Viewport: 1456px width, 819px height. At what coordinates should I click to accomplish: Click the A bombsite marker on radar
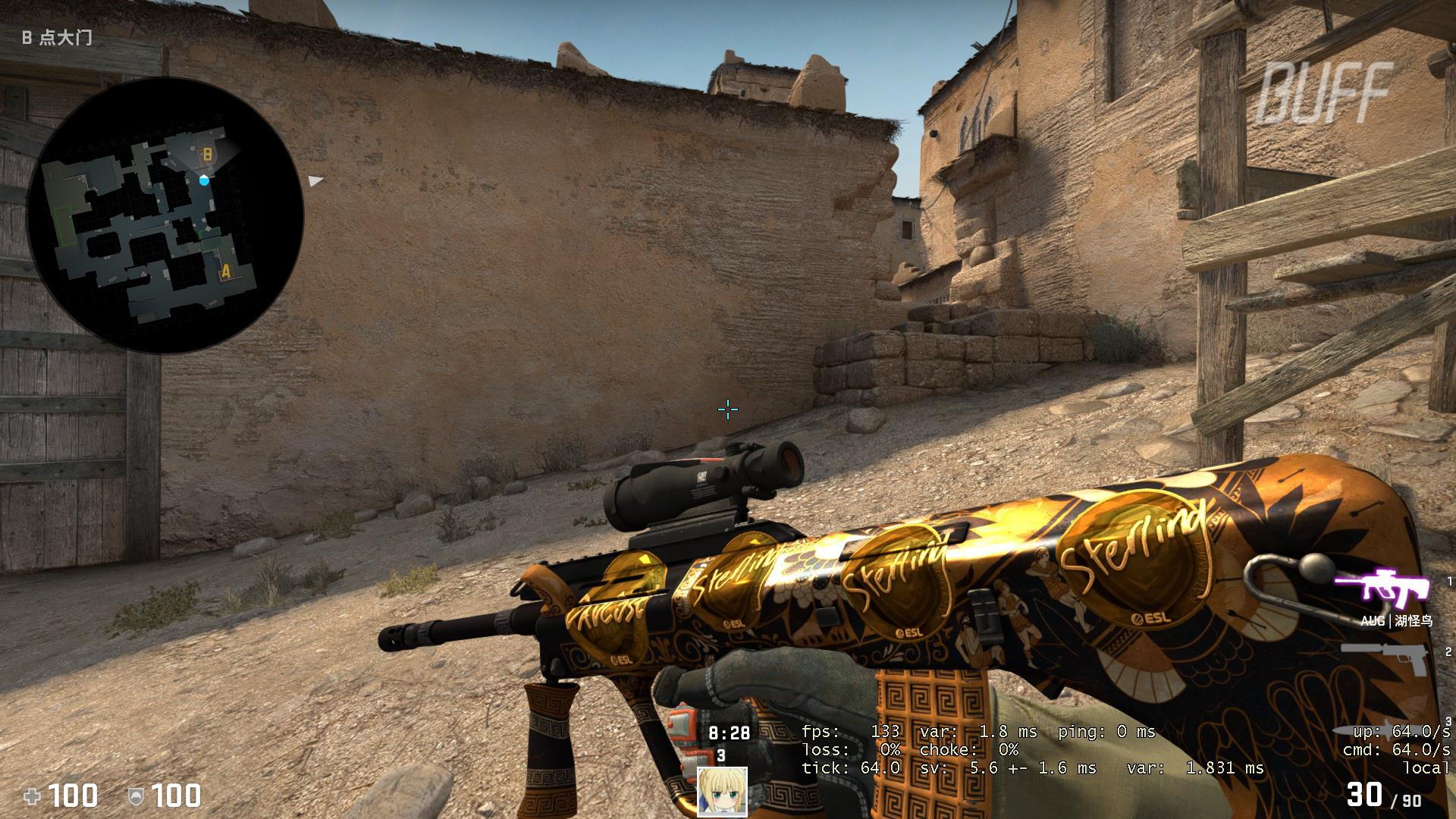(224, 271)
